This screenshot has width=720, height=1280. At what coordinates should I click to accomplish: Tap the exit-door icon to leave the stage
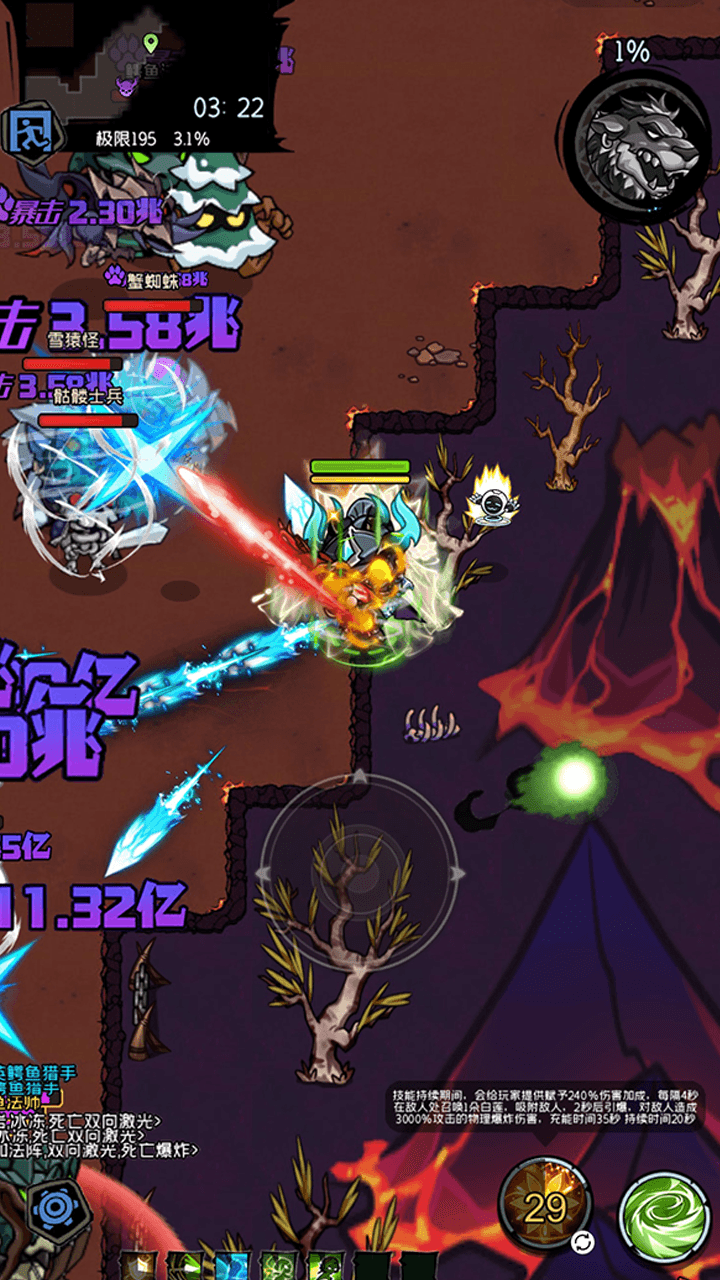coord(31,128)
